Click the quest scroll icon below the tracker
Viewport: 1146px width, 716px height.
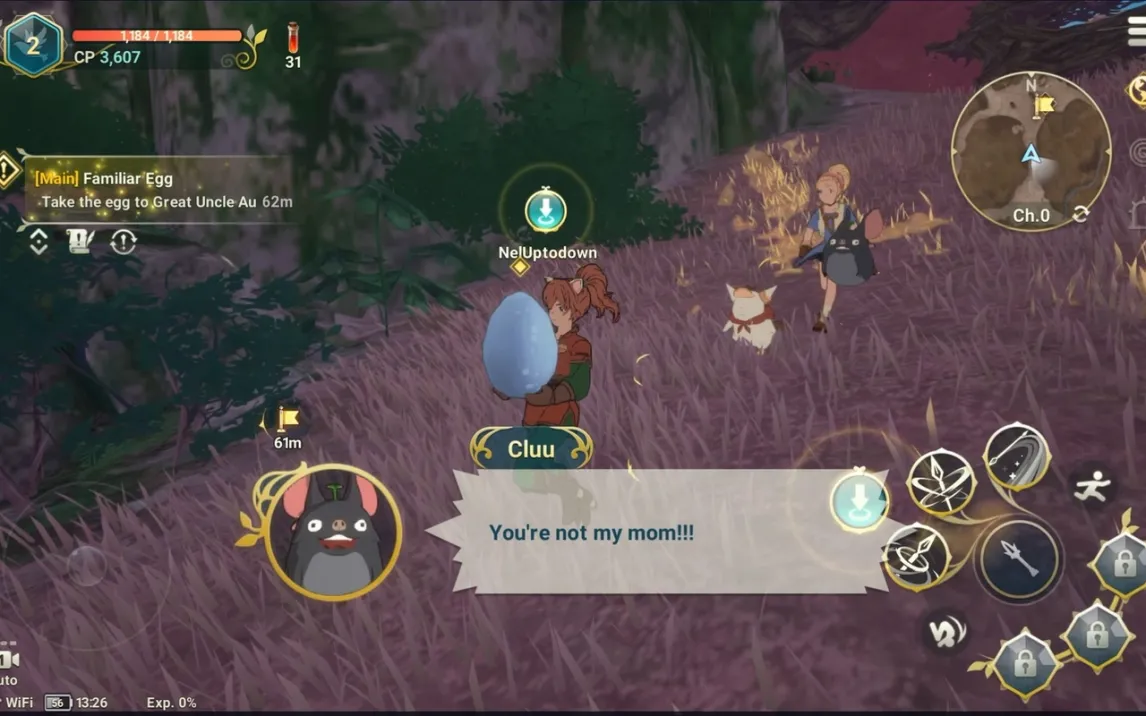[x=81, y=242]
